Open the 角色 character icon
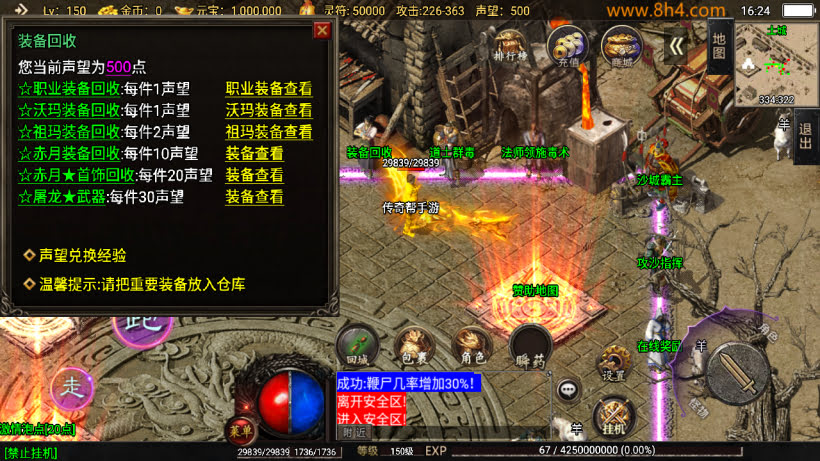The width and height of the screenshot is (820, 461). 473,346
